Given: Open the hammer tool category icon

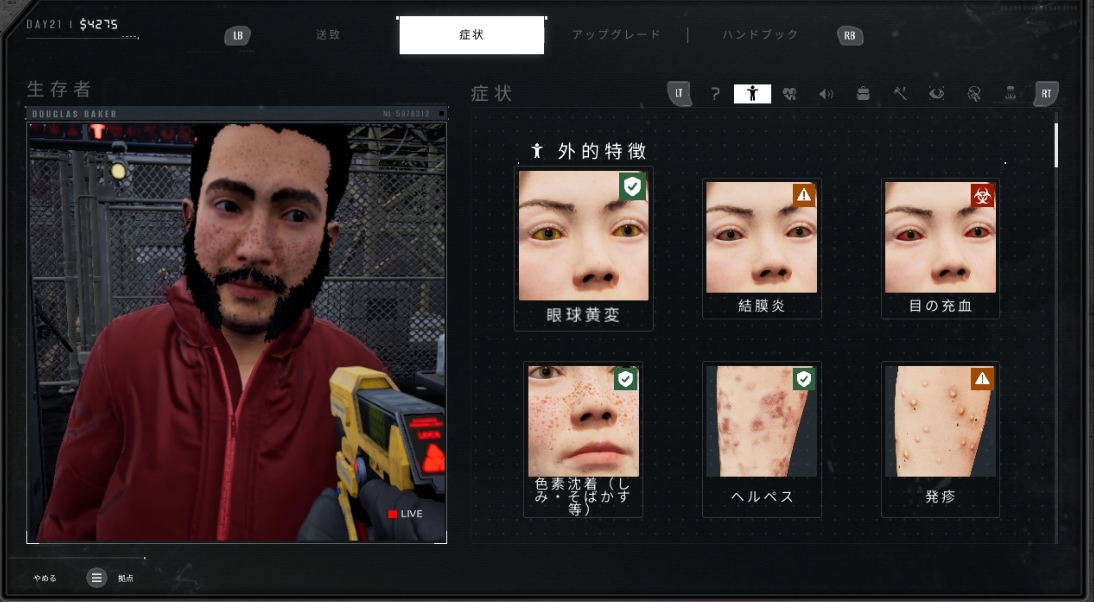Looking at the screenshot, I should [x=900, y=94].
